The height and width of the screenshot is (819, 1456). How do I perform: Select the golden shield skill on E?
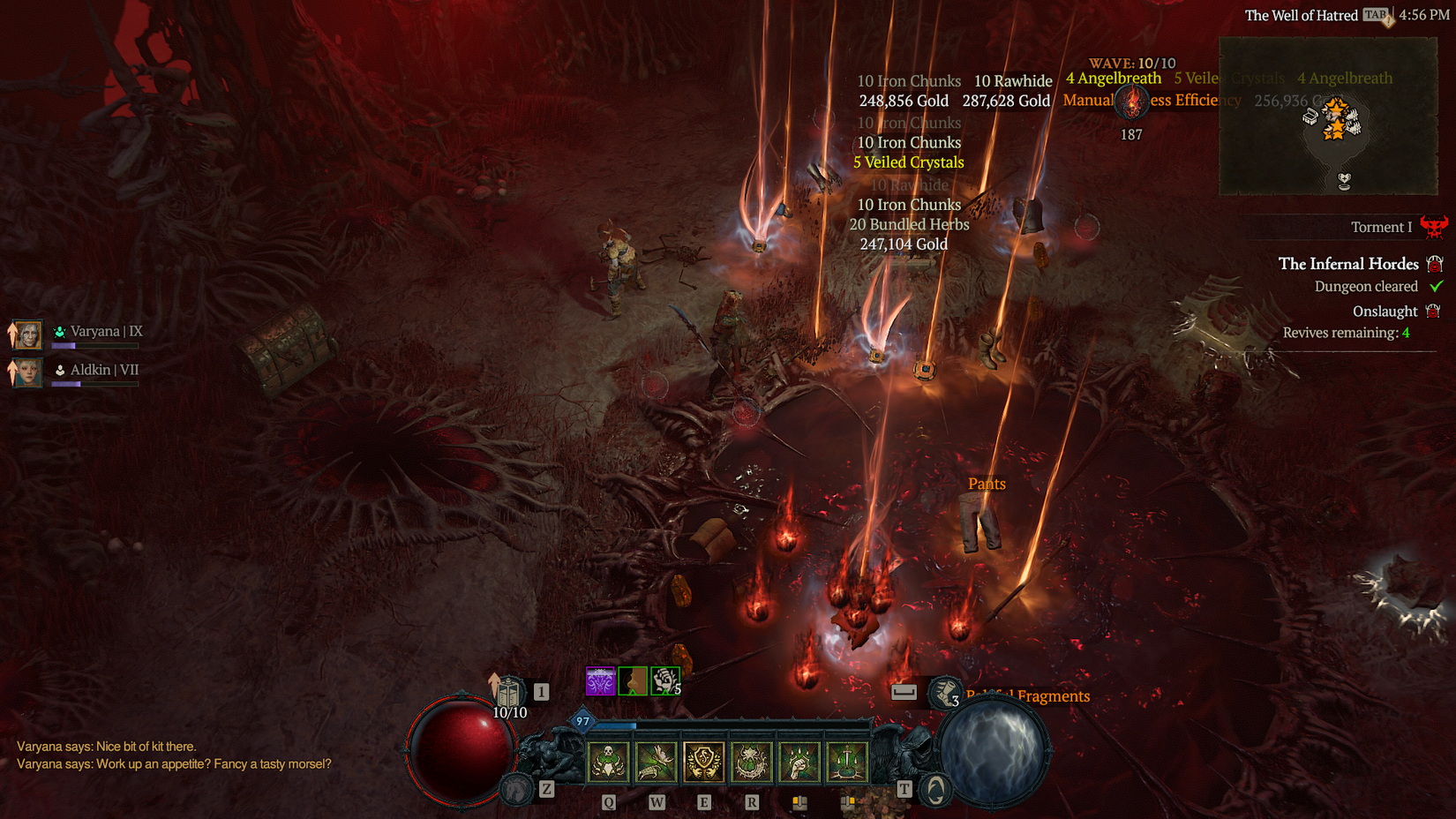tap(704, 761)
